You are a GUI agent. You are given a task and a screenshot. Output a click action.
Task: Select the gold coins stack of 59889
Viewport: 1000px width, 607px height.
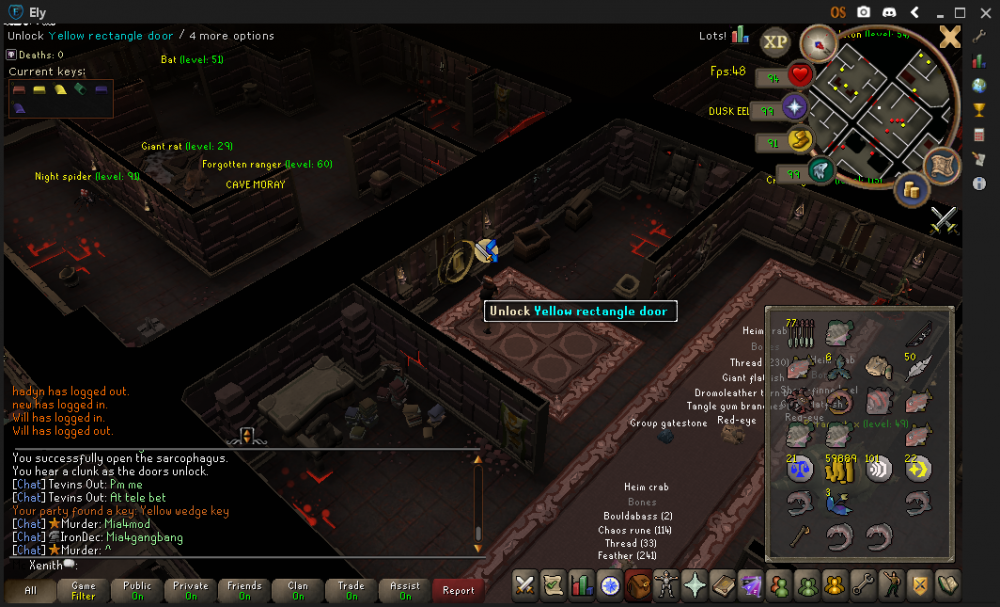coord(838,469)
